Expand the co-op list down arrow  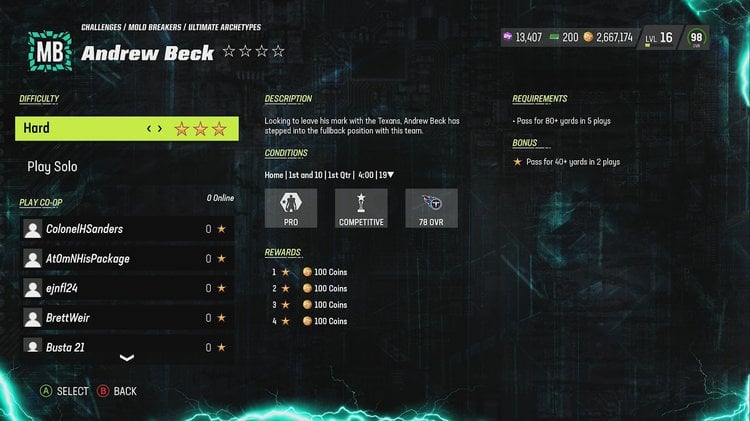coord(127,358)
